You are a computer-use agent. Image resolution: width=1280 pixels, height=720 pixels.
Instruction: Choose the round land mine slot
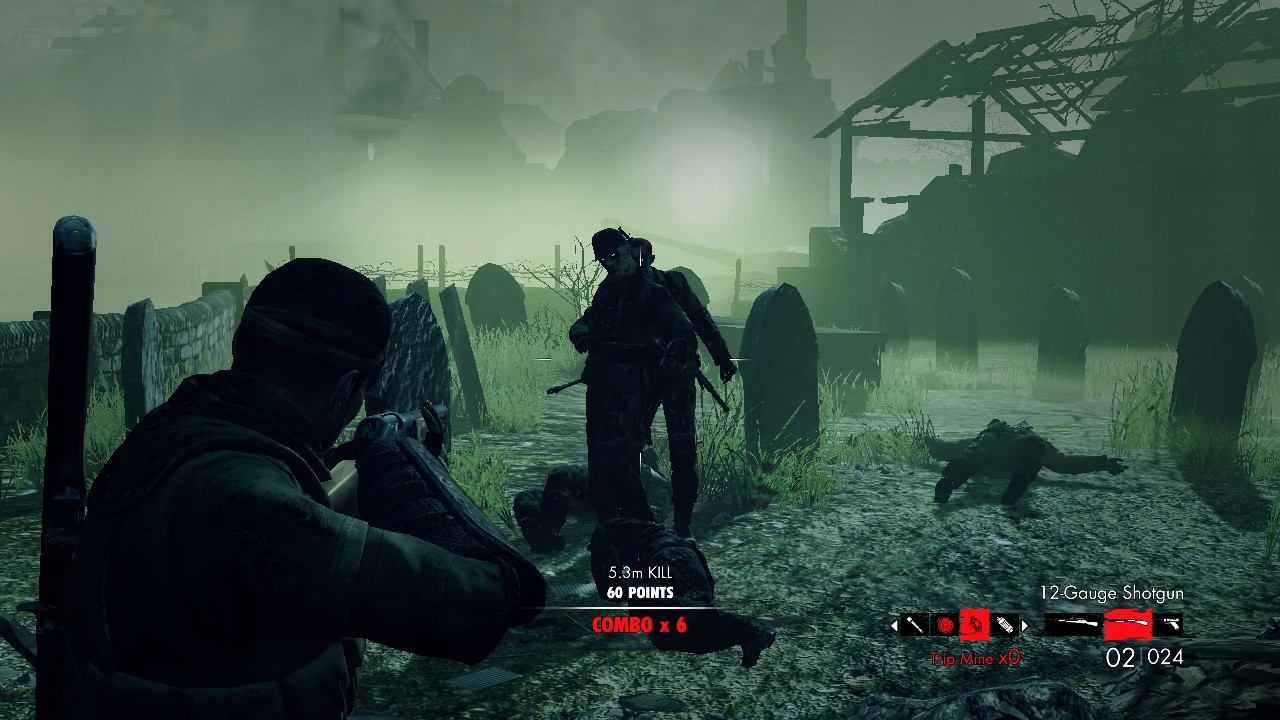tap(945, 625)
